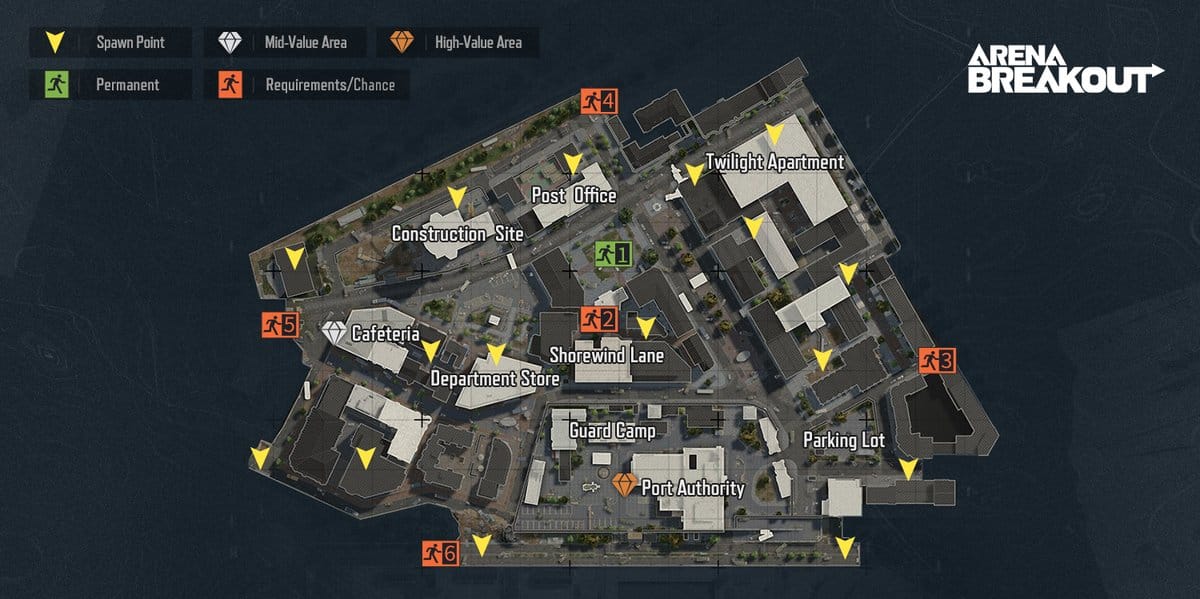Toggle the Permanent extraction legend entry

(110, 85)
